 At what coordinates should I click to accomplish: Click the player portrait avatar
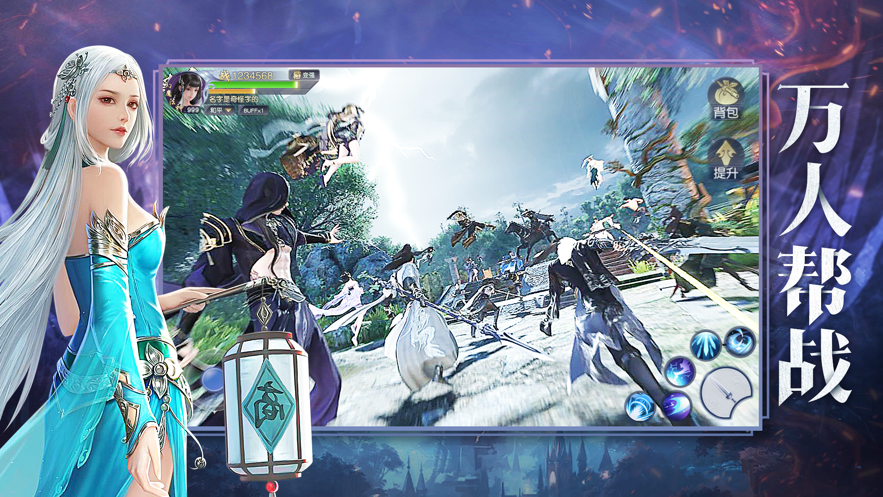(x=186, y=90)
